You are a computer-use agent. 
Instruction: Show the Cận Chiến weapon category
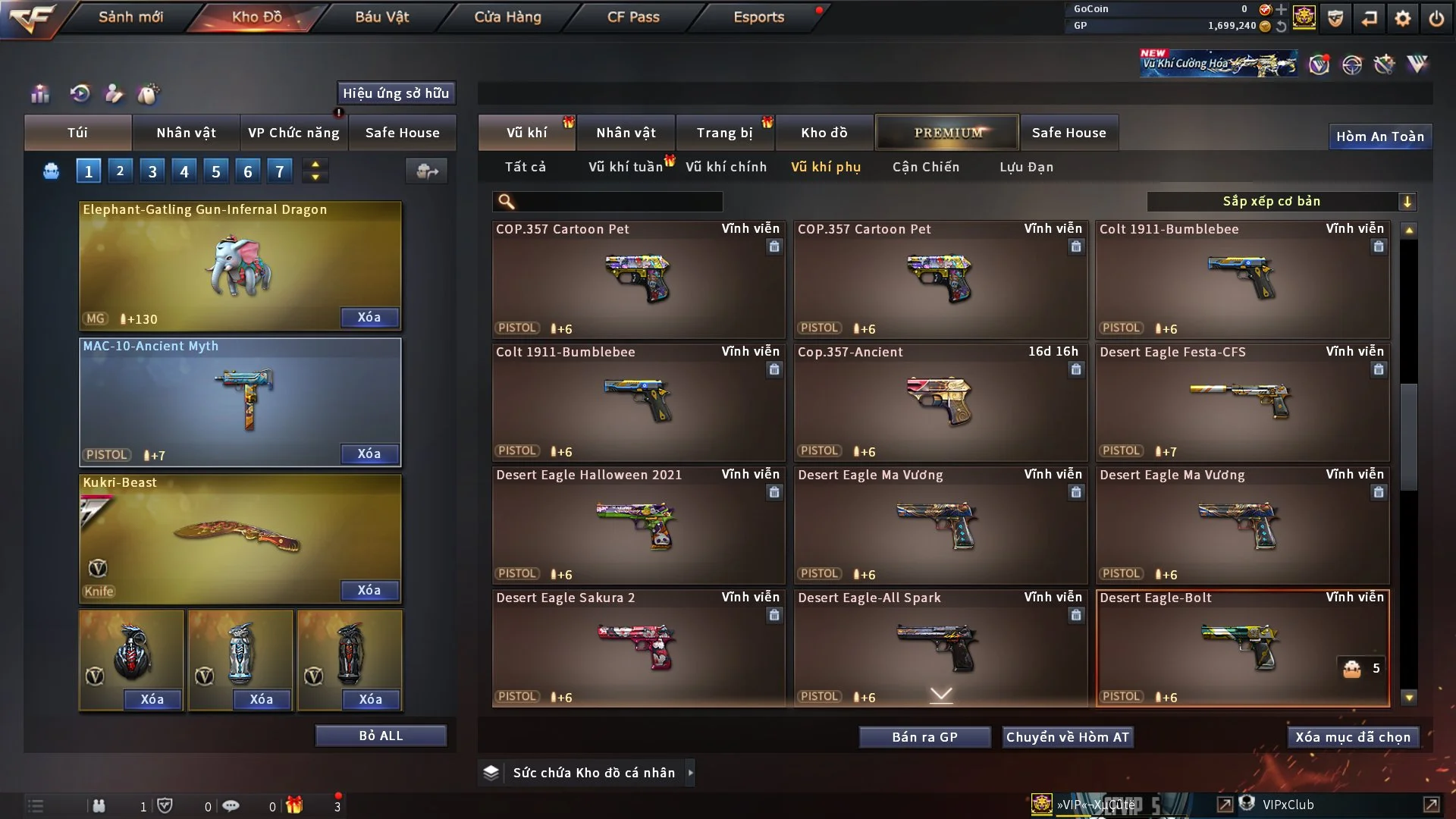click(x=925, y=167)
